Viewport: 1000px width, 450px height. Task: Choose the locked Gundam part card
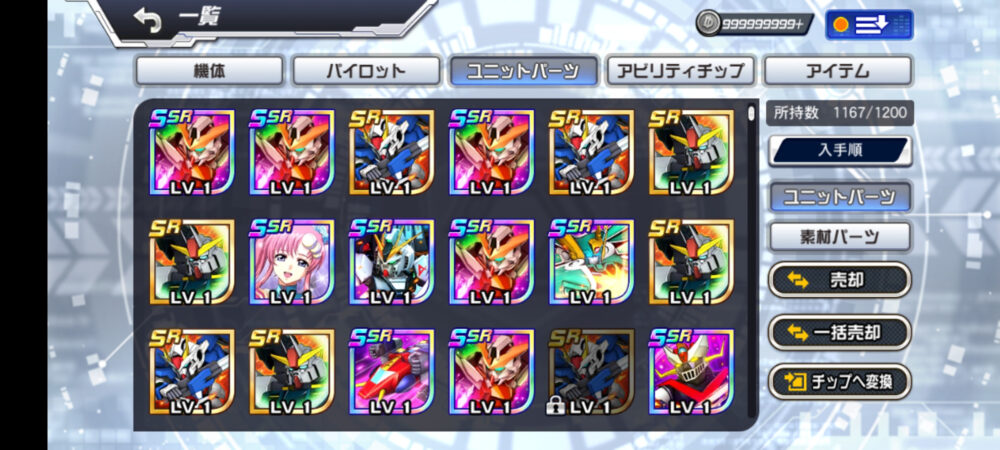point(591,371)
